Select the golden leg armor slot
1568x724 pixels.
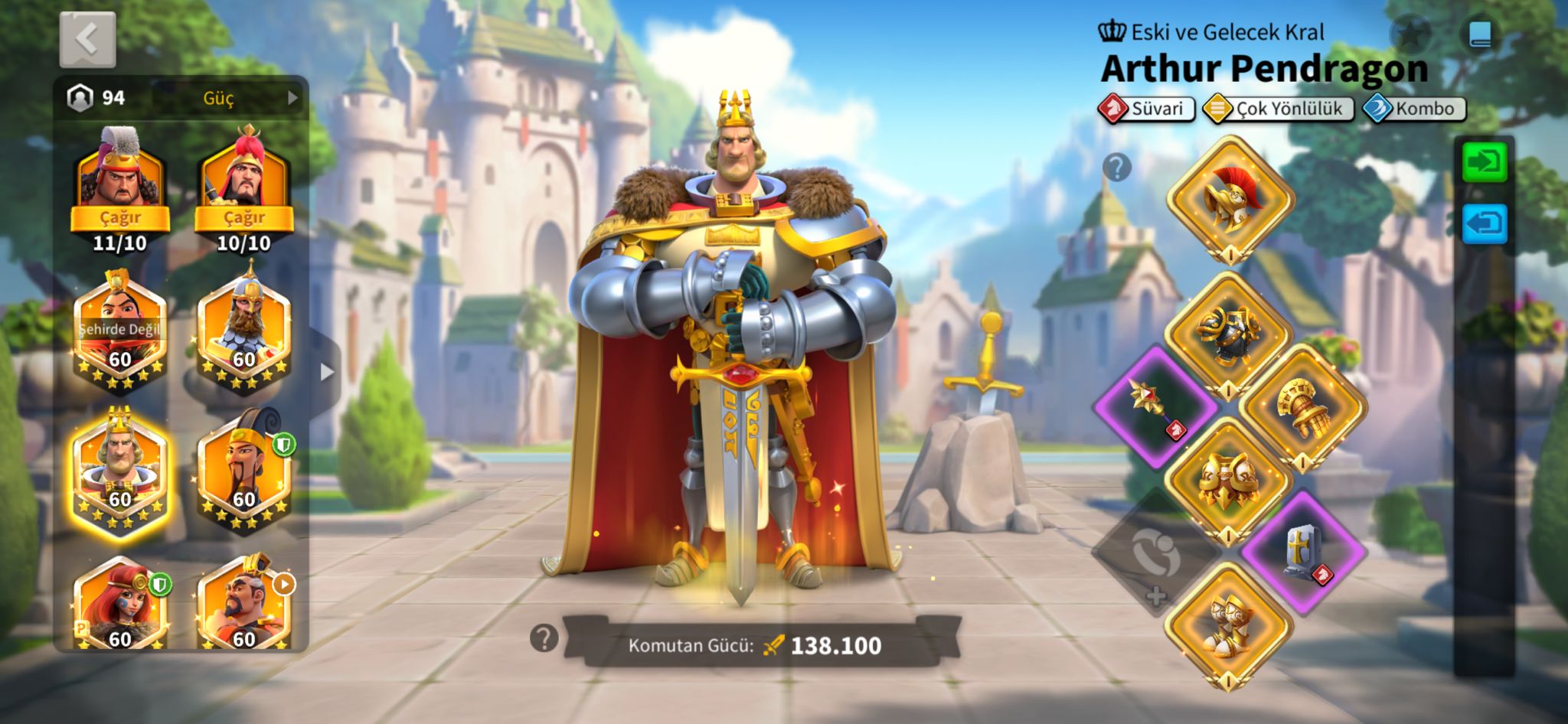pyautogui.click(x=1228, y=479)
